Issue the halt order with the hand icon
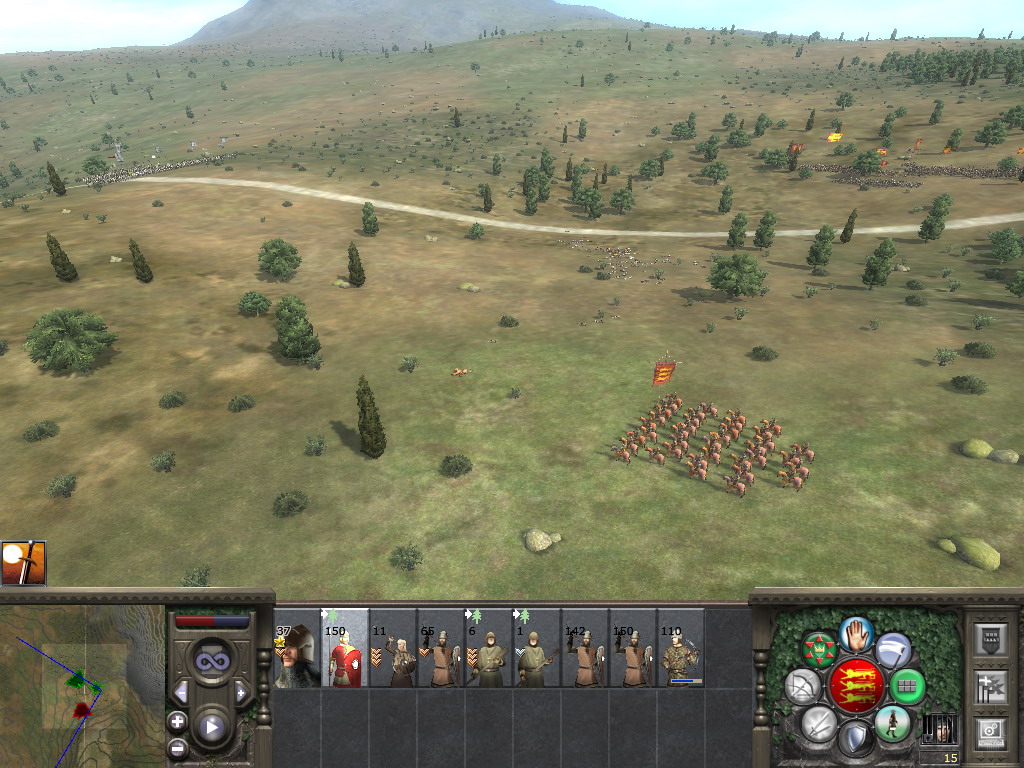This screenshot has height=768, width=1024. point(856,634)
